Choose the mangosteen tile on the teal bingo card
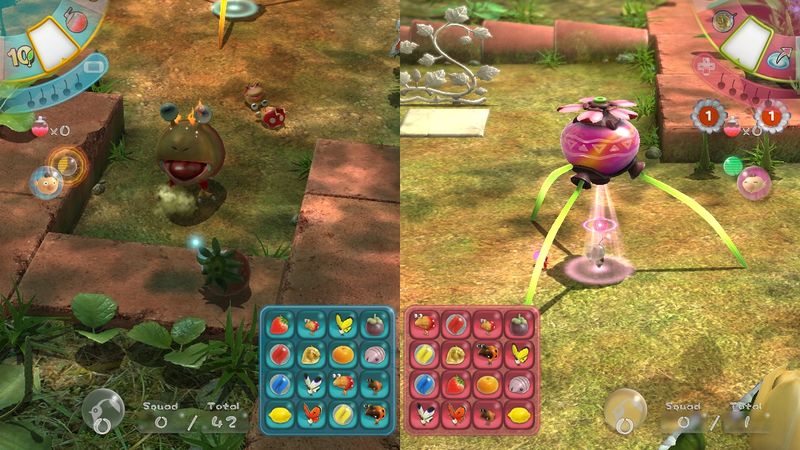 pyautogui.click(x=372, y=326)
